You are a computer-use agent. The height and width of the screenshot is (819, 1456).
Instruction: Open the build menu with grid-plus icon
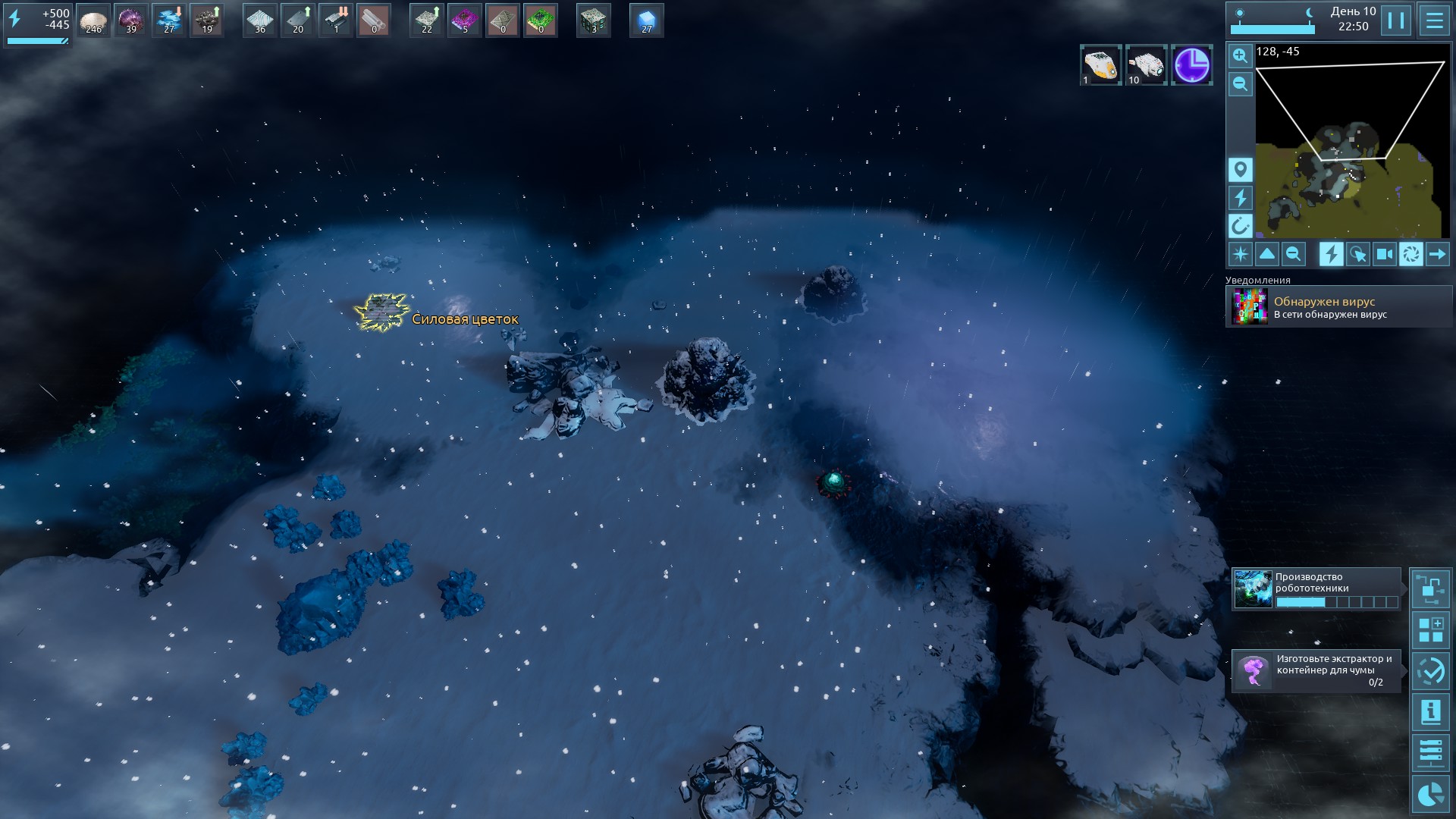click(x=1430, y=630)
